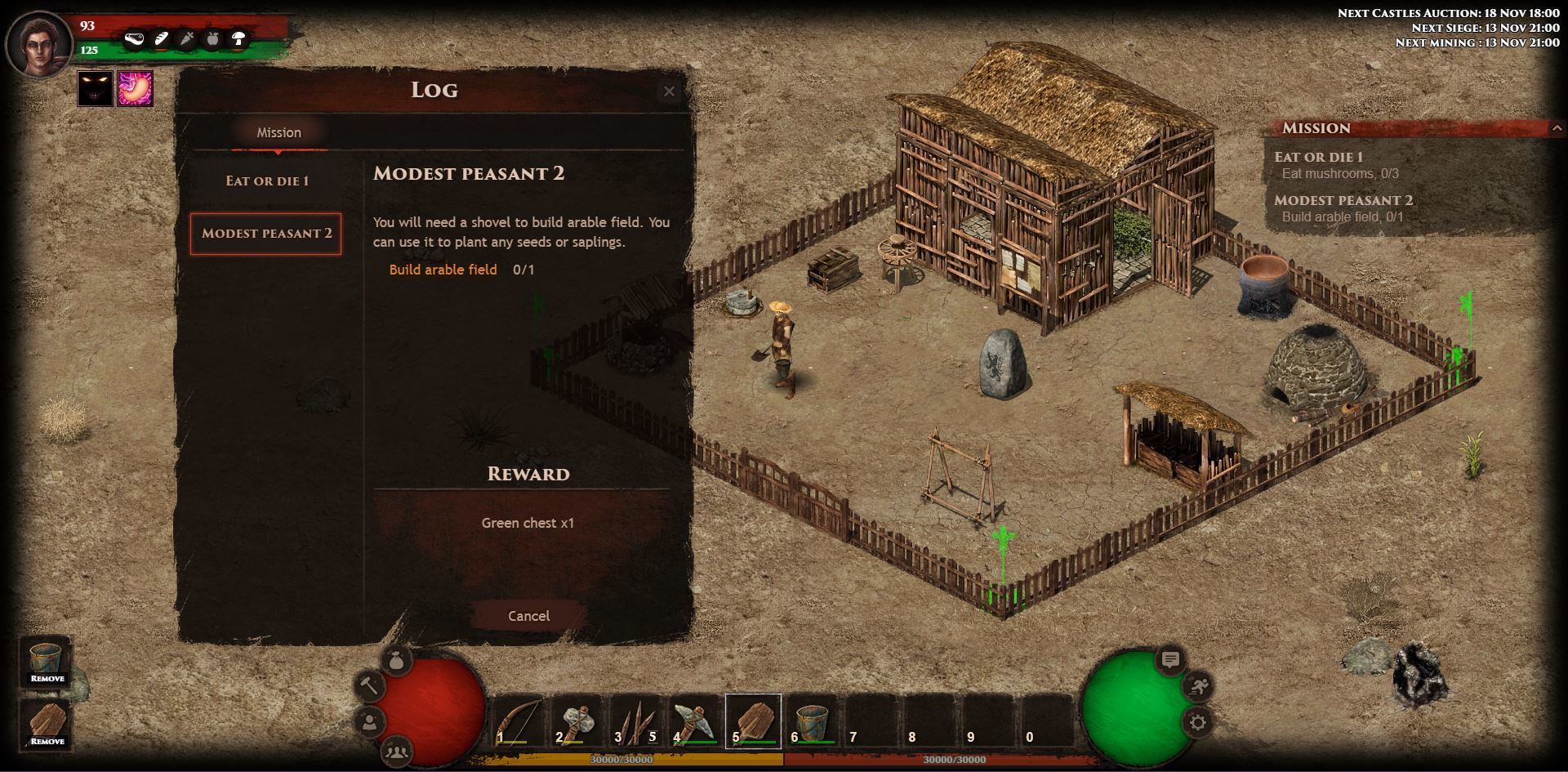Remove the equipped bucket
1568x772 pixels.
pyautogui.click(x=47, y=663)
